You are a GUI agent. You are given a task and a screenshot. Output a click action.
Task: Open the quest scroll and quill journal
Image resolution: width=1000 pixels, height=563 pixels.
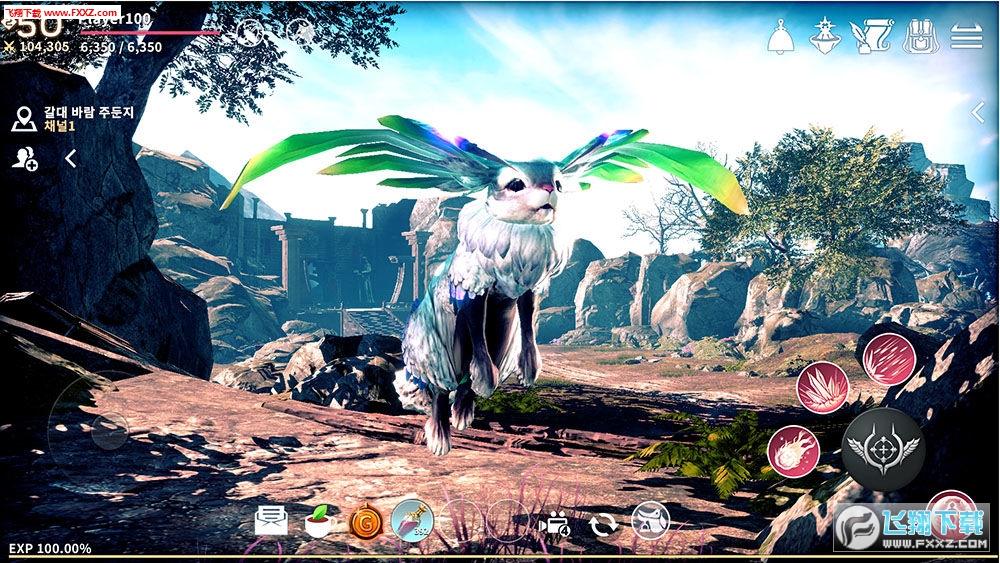[869, 37]
